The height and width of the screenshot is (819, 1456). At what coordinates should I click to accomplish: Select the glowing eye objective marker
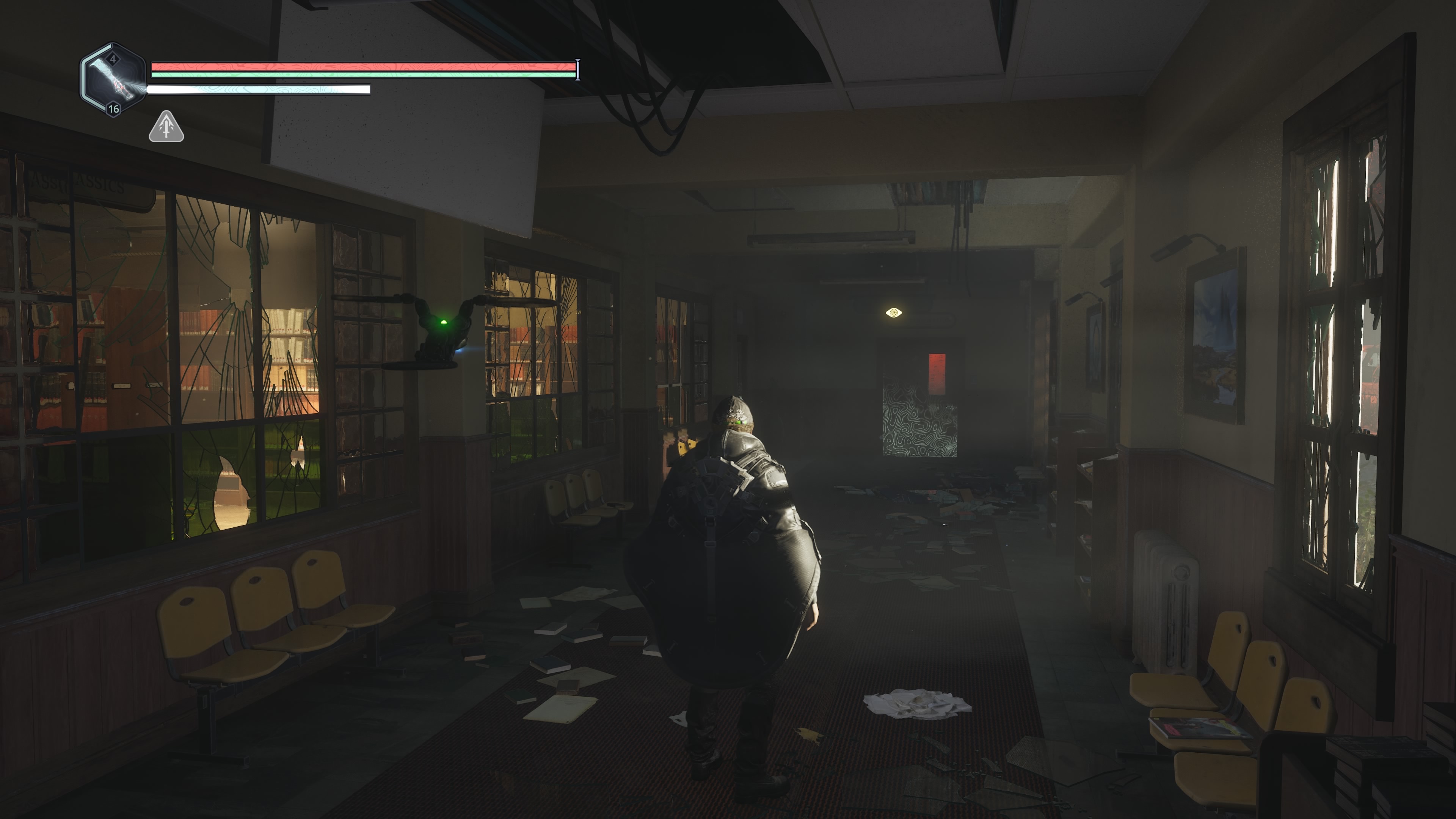pyautogui.click(x=893, y=312)
